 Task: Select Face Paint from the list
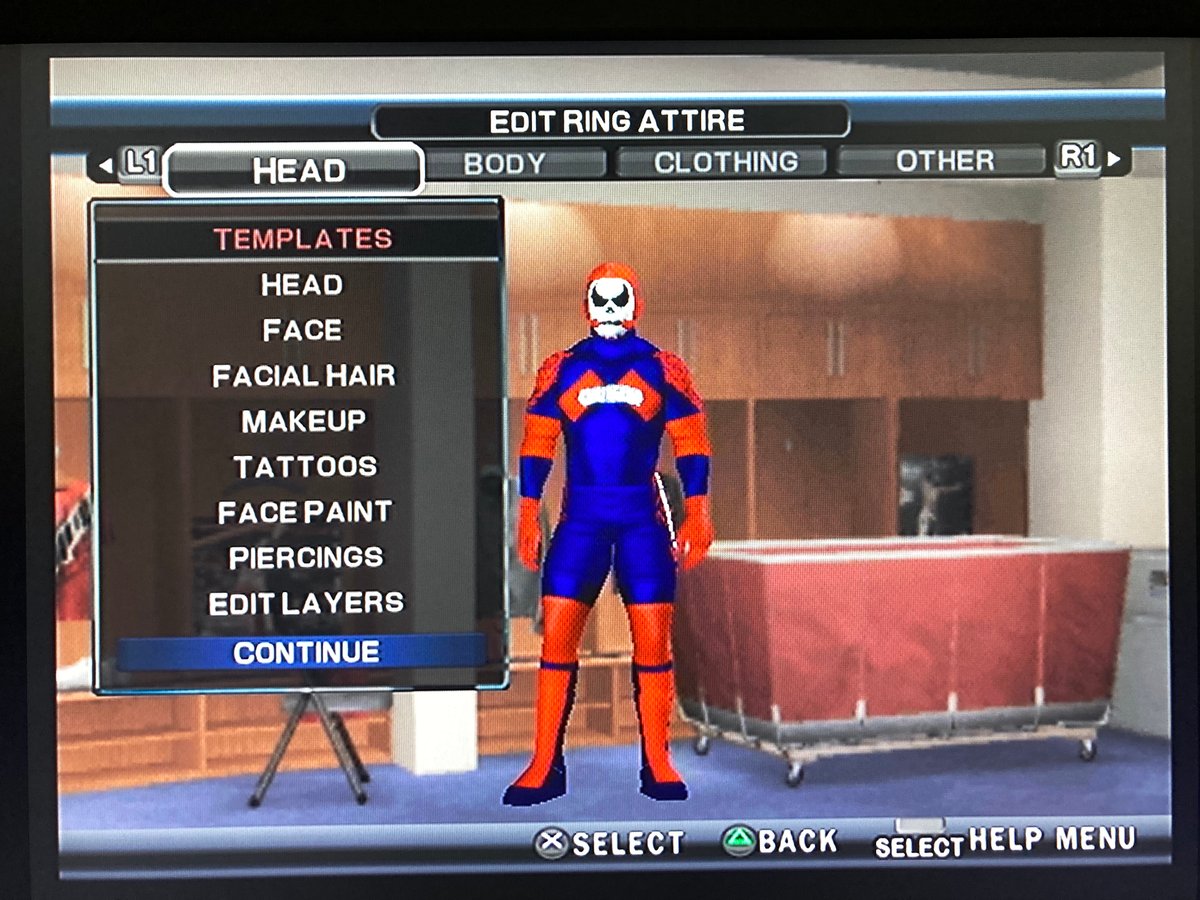pos(305,512)
